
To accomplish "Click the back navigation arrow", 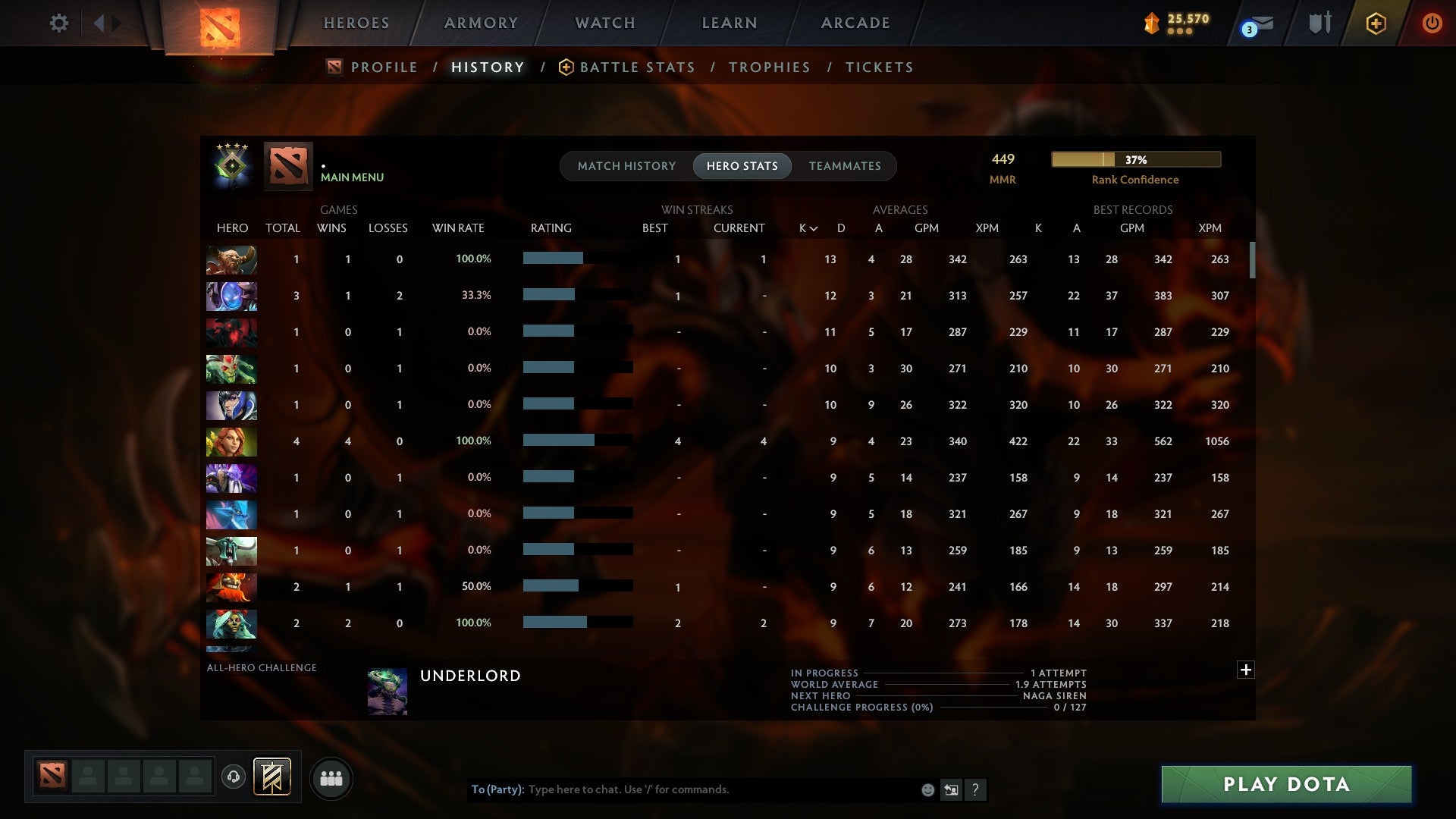I will (99, 23).
